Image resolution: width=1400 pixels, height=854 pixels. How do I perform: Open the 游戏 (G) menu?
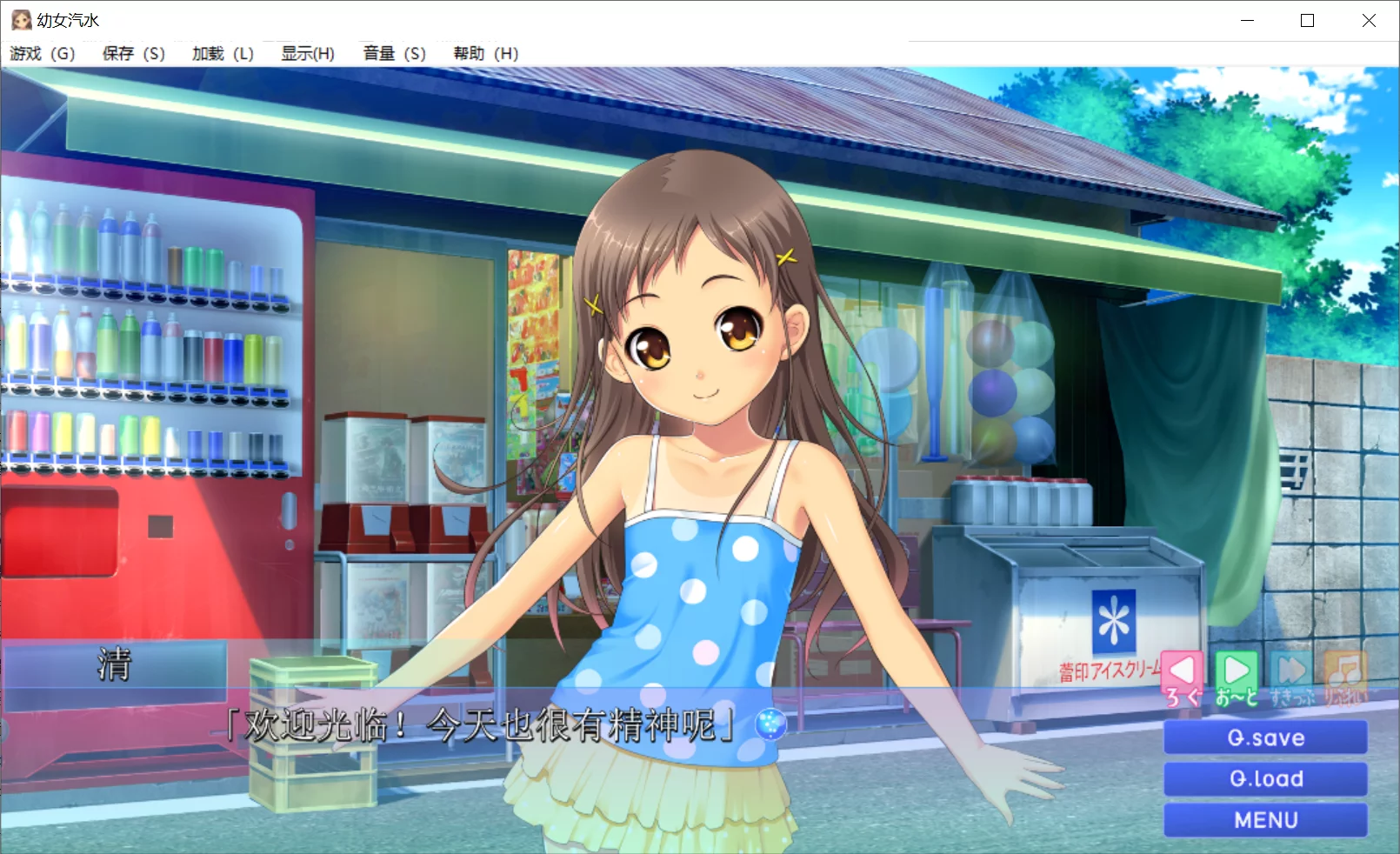[x=43, y=54]
